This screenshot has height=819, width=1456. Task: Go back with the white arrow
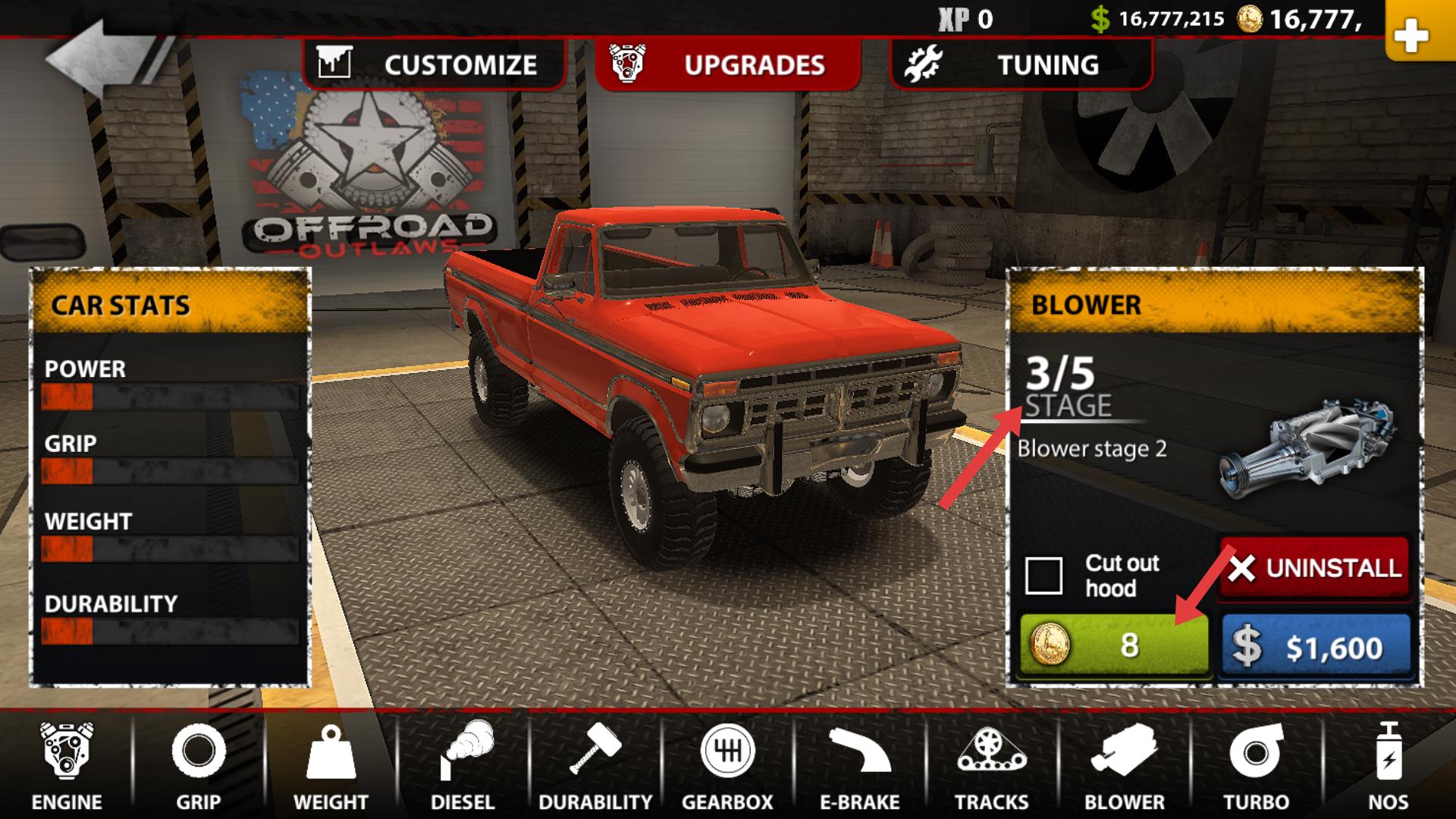pyautogui.click(x=102, y=59)
